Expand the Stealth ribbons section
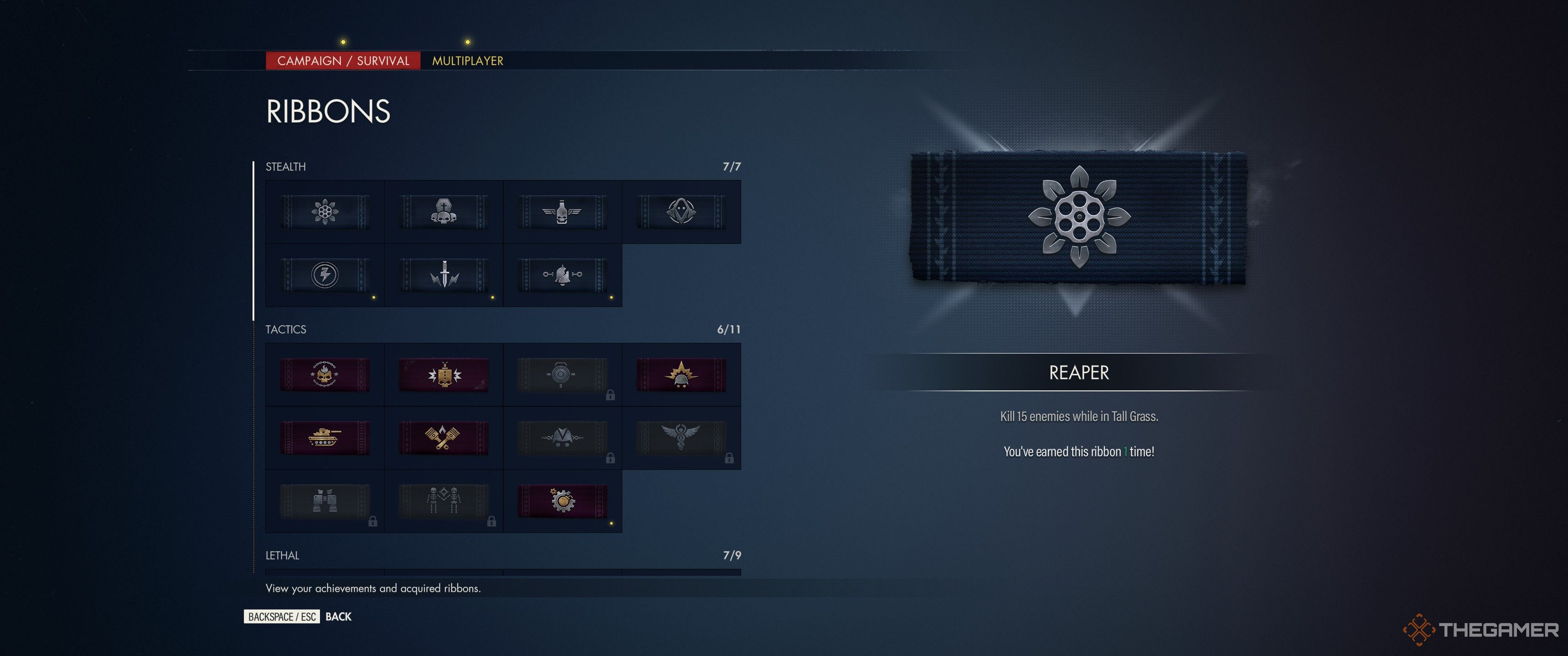 [286, 166]
